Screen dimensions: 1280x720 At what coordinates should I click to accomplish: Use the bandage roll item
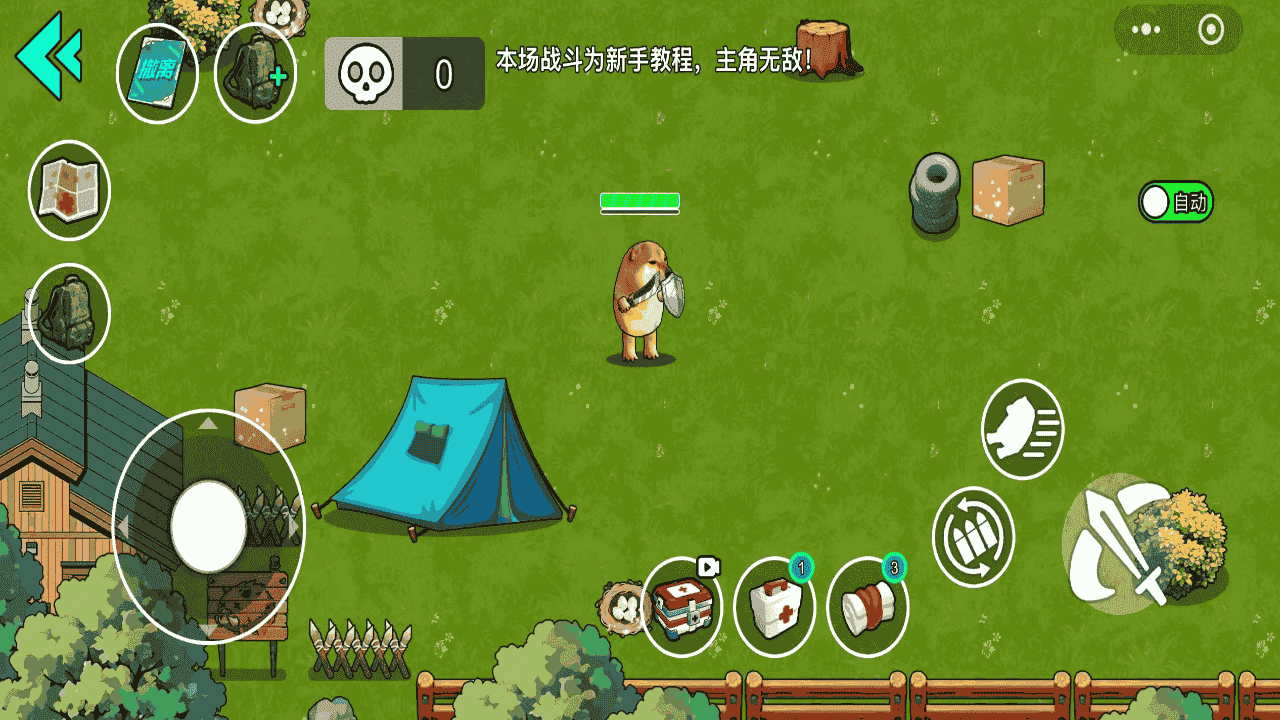coord(867,607)
